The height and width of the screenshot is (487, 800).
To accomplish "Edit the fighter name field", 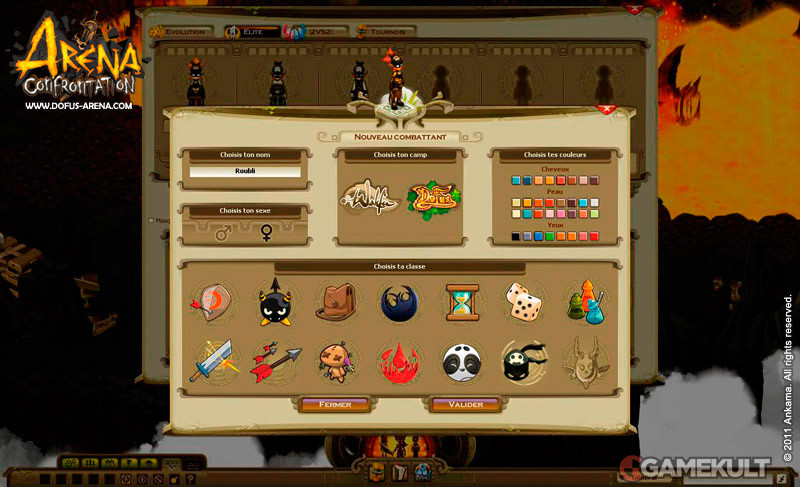I will click(245, 172).
